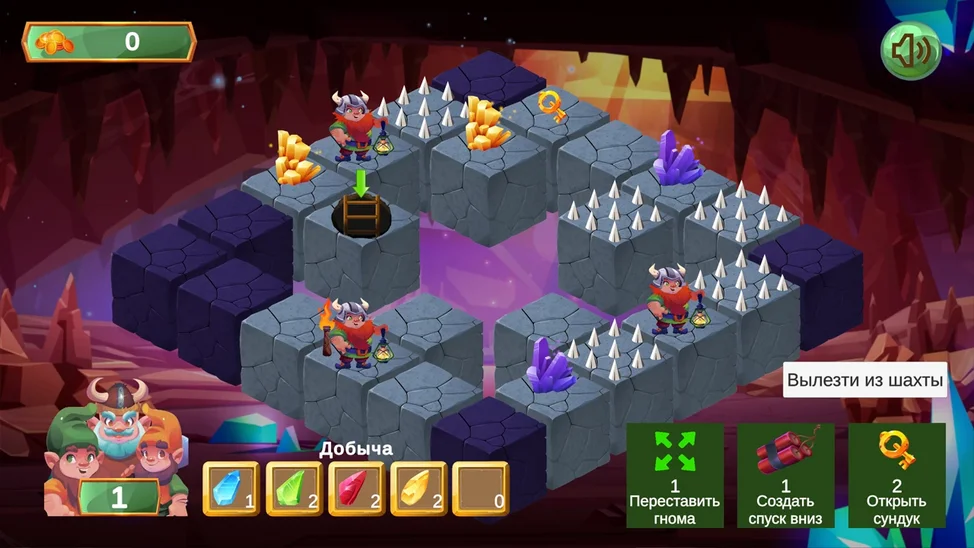Activate the "Переставить гнома" action

[675, 475]
